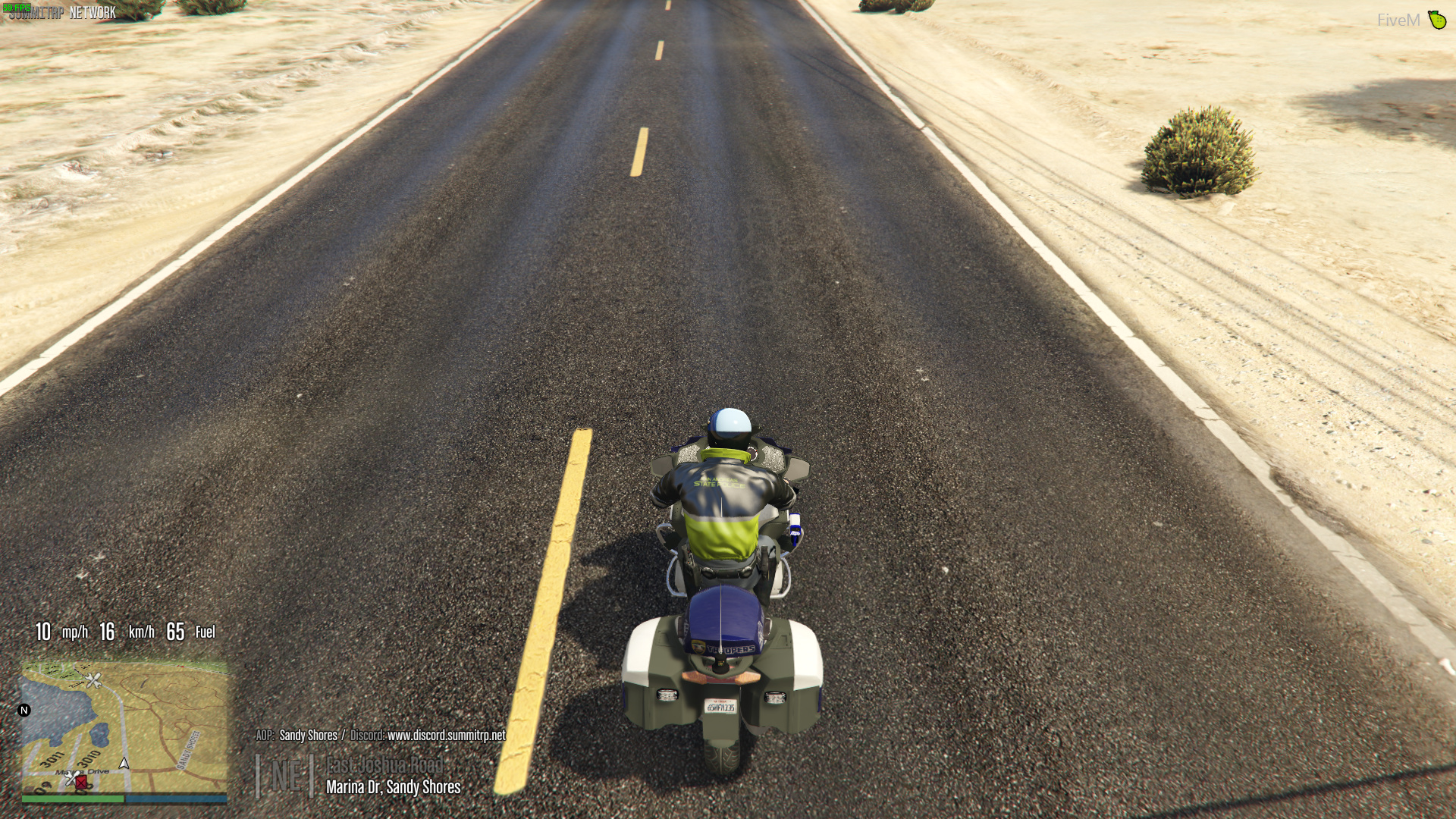
Task: Click the N north indicator on minimap
Action: tap(25, 709)
